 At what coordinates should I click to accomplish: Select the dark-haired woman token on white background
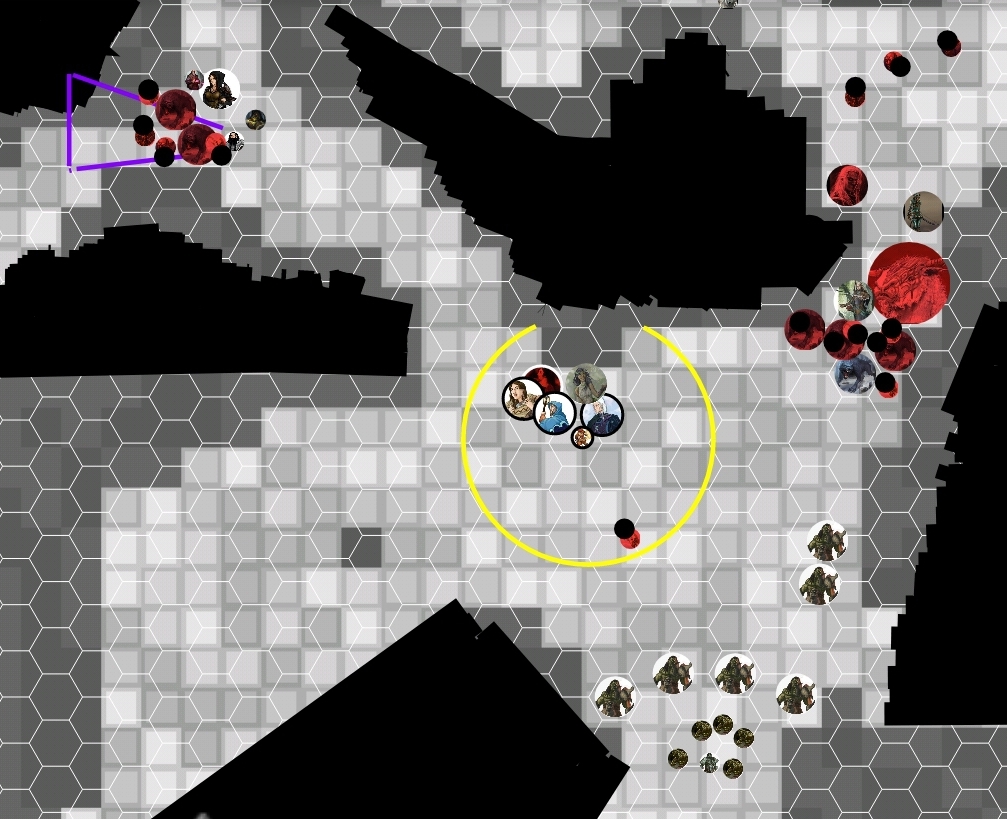click(220, 90)
